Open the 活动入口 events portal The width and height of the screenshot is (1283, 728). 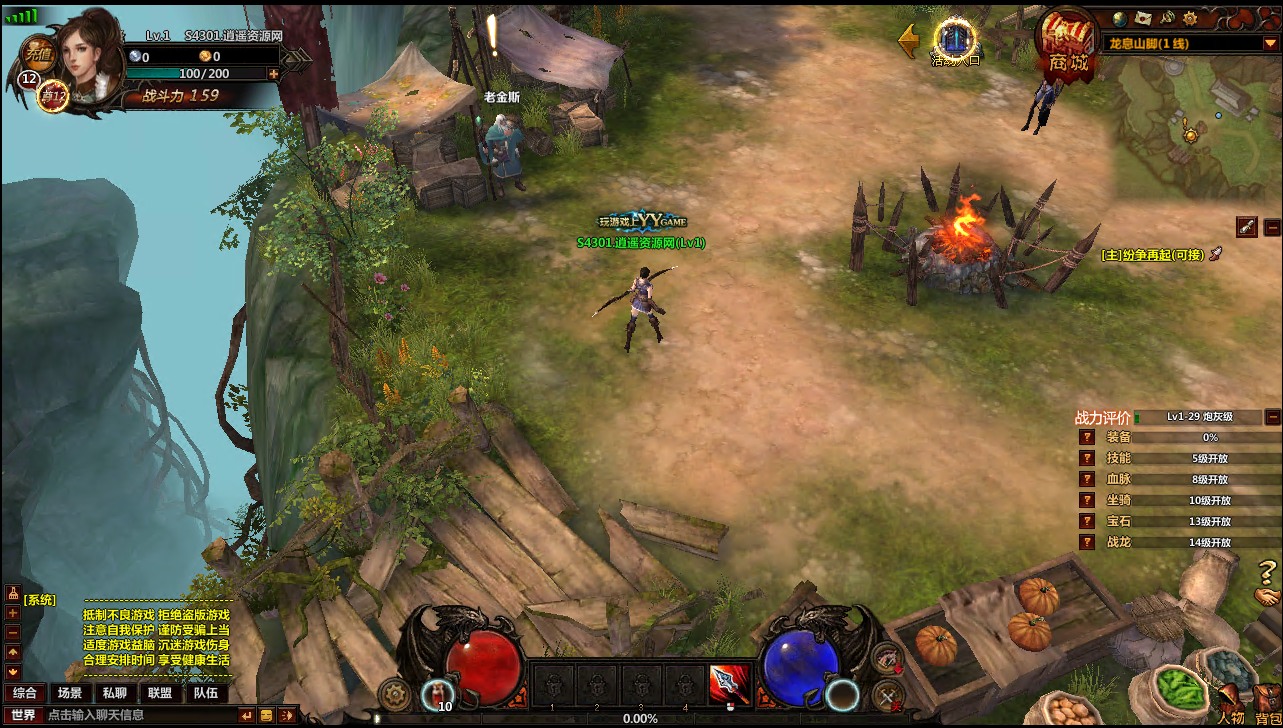pos(955,41)
